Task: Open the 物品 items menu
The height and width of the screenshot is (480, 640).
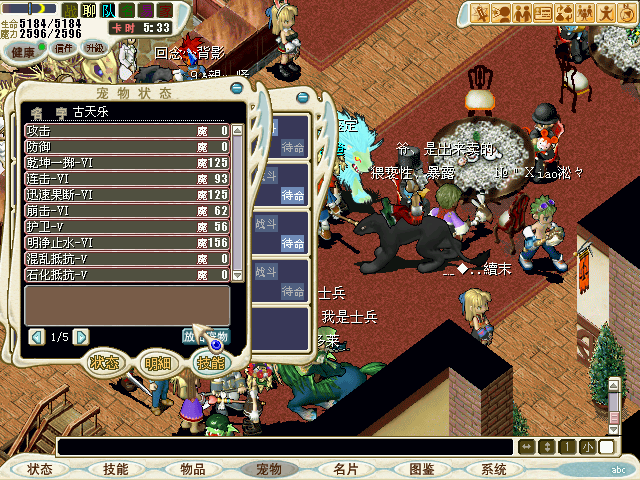Action: click(193, 469)
